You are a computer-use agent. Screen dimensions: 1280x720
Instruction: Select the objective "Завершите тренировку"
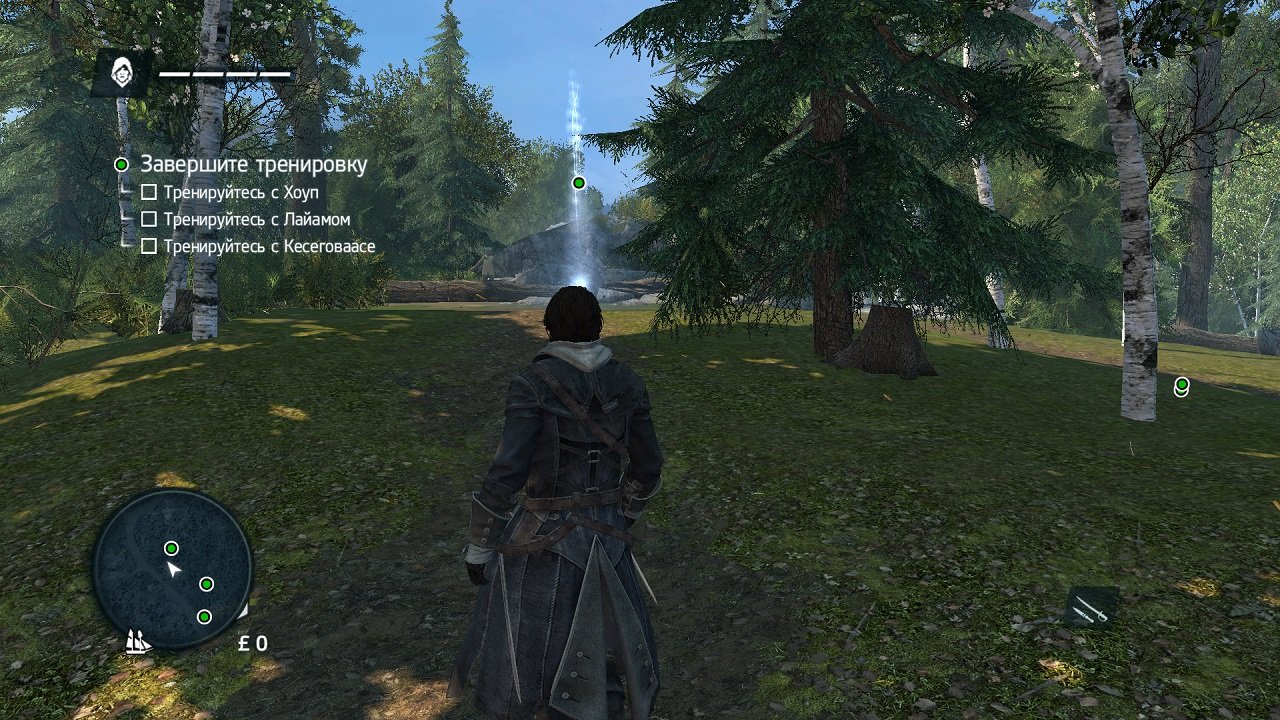coord(253,164)
